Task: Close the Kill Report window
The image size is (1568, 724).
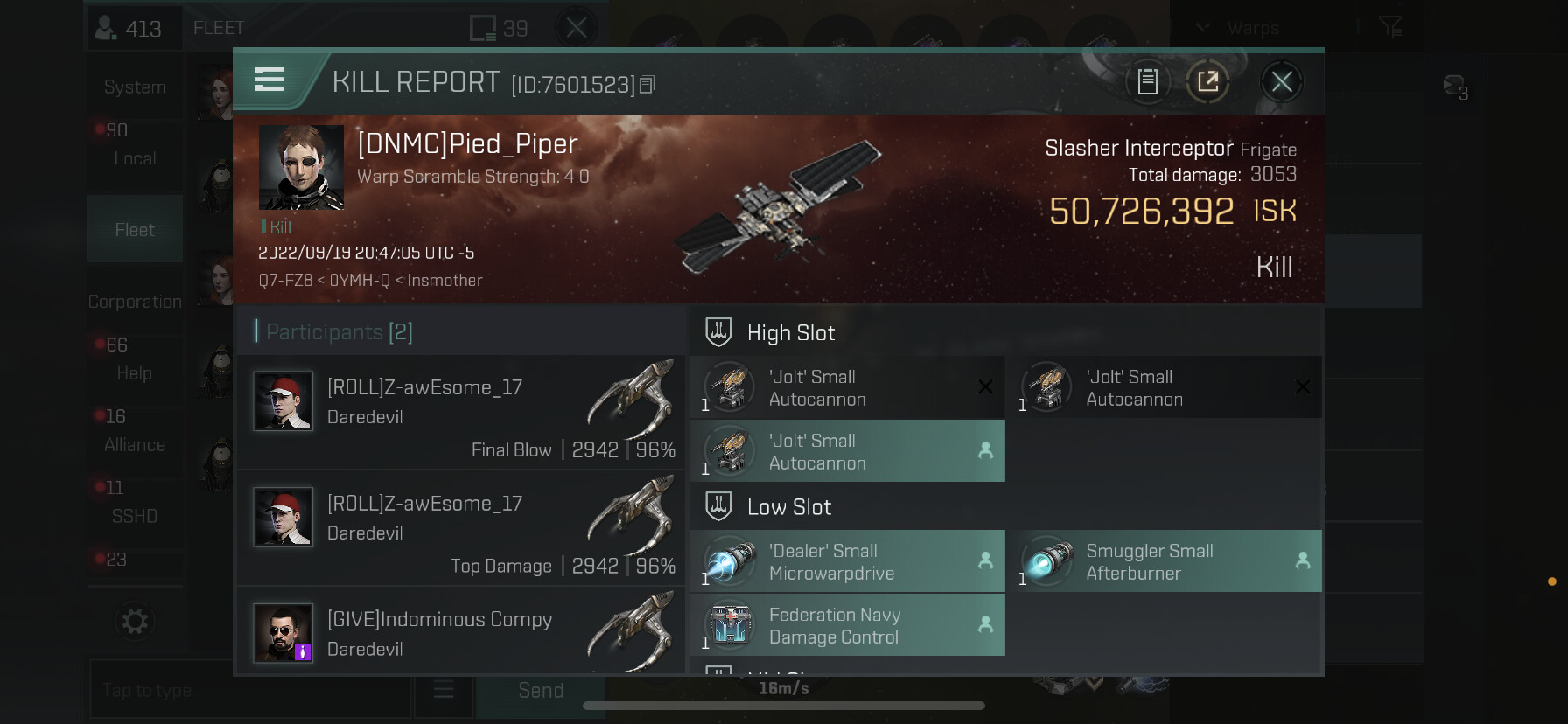Action: coord(1281,82)
